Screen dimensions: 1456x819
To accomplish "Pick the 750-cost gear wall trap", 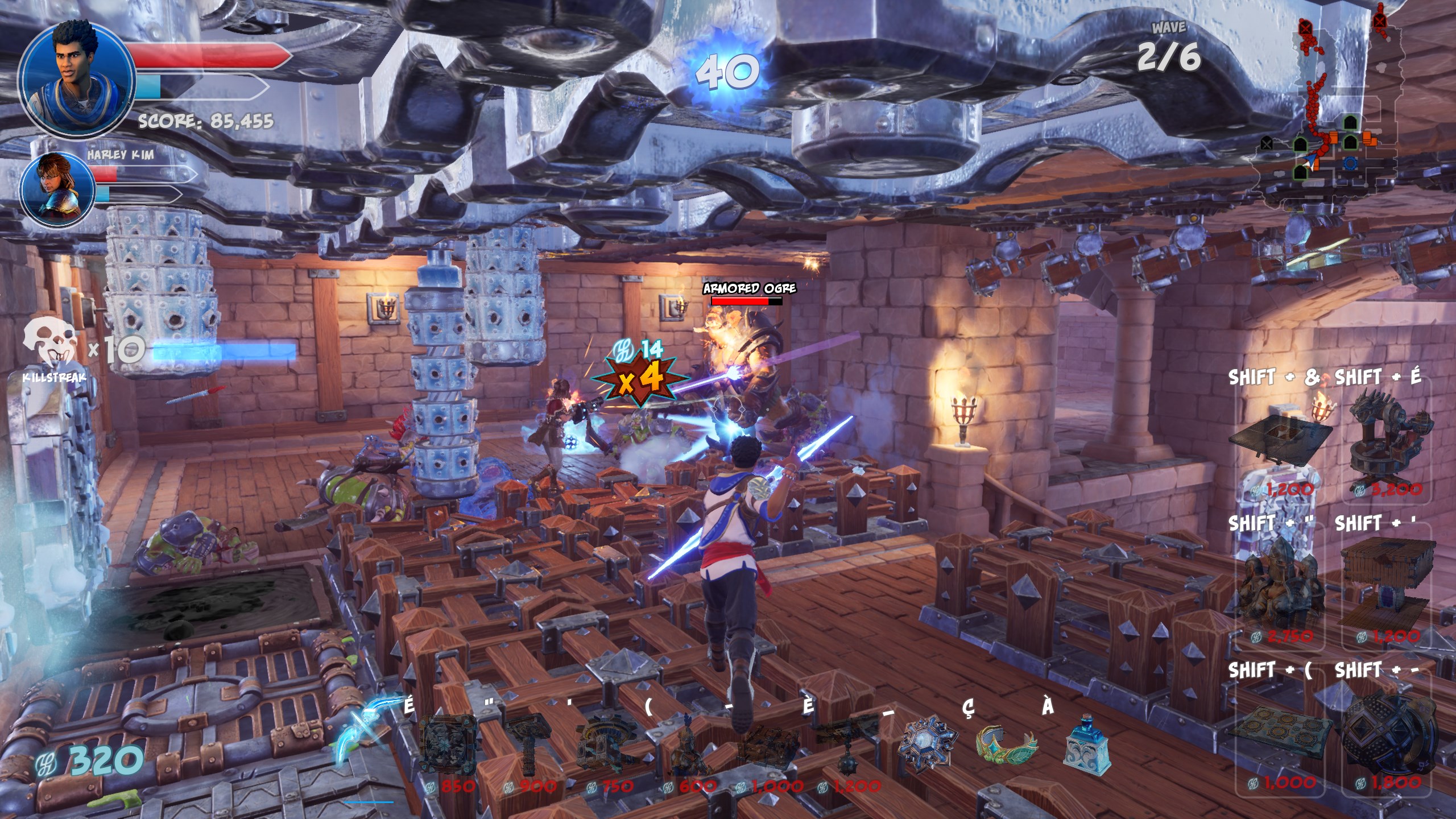I will (605, 743).
